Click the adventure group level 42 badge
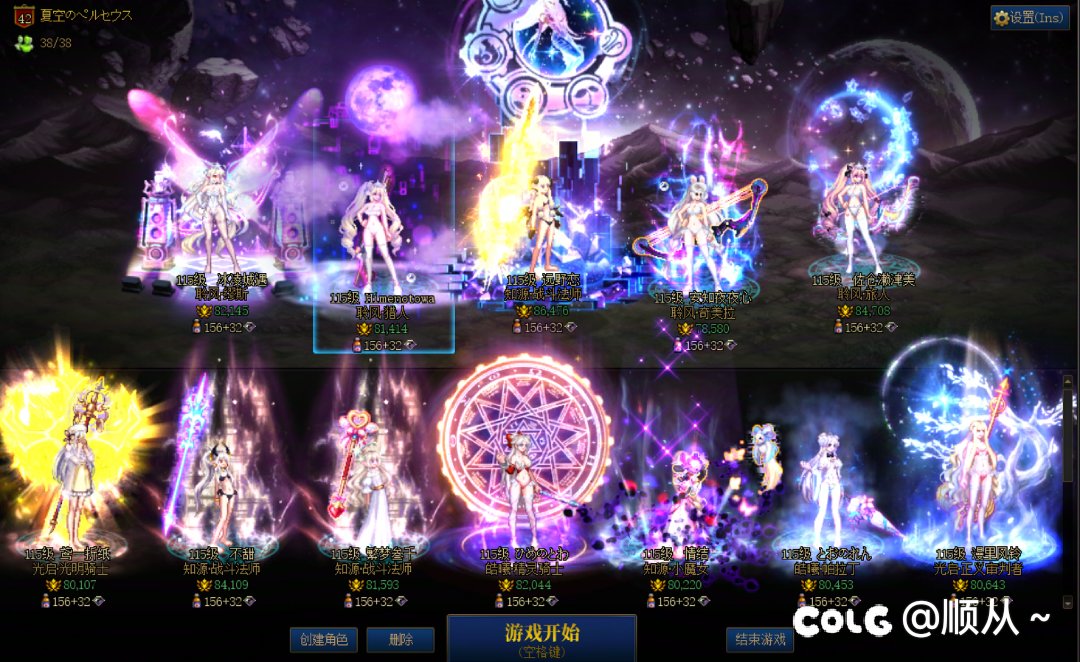 23,16
